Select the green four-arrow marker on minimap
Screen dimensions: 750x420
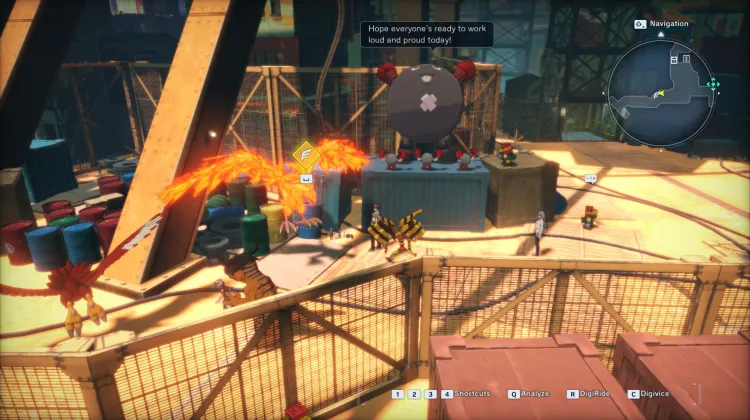712,85
